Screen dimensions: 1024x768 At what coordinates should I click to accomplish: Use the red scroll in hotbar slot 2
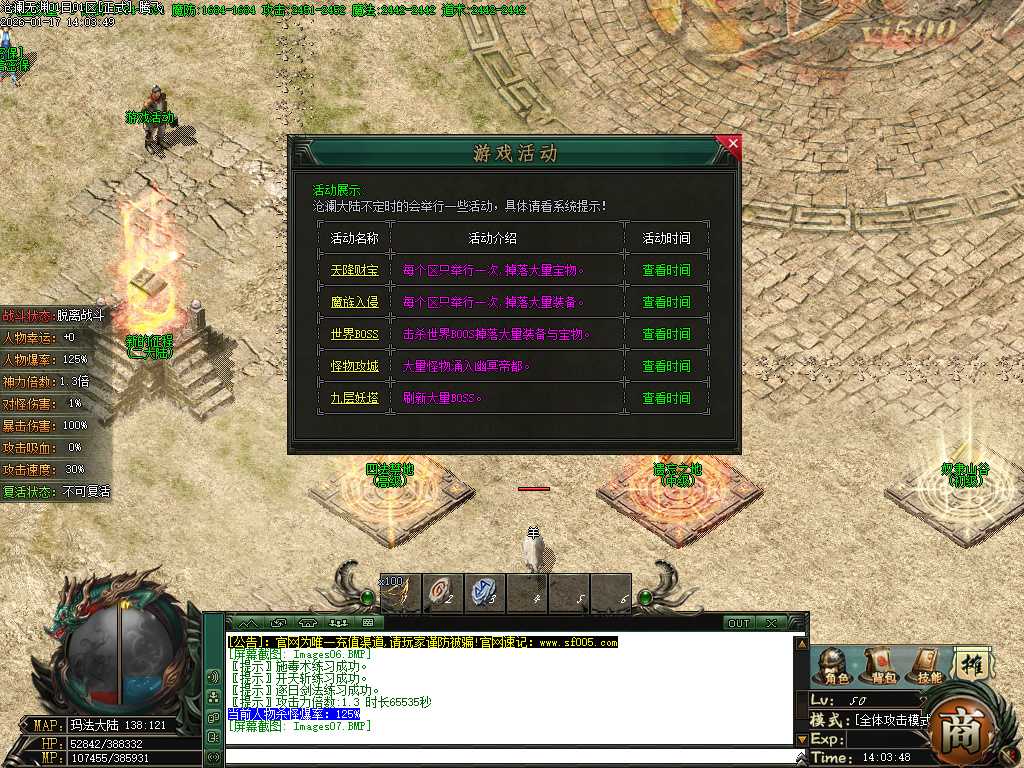point(441,593)
